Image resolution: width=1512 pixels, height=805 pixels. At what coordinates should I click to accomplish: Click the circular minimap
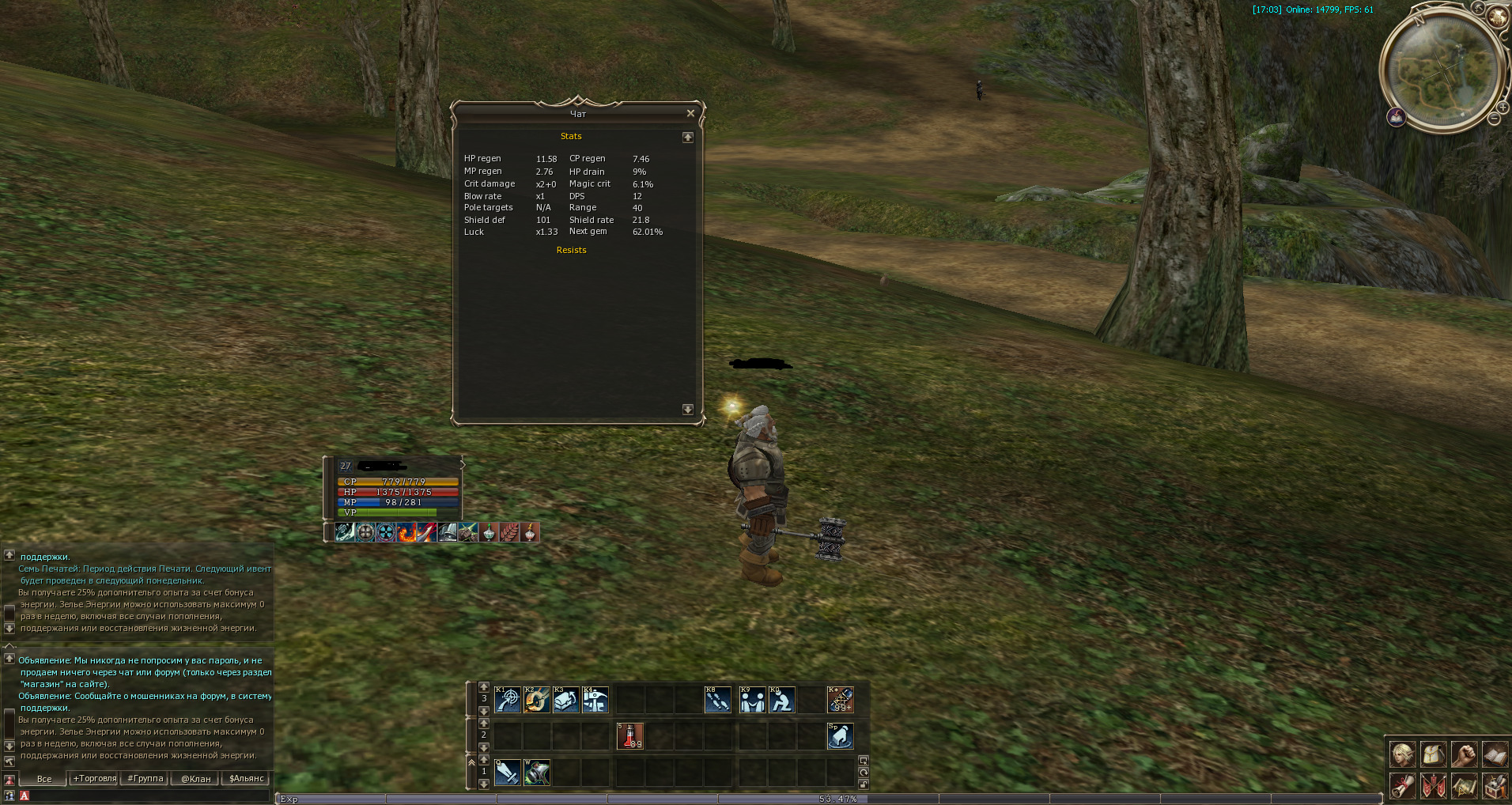tap(1442, 70)
